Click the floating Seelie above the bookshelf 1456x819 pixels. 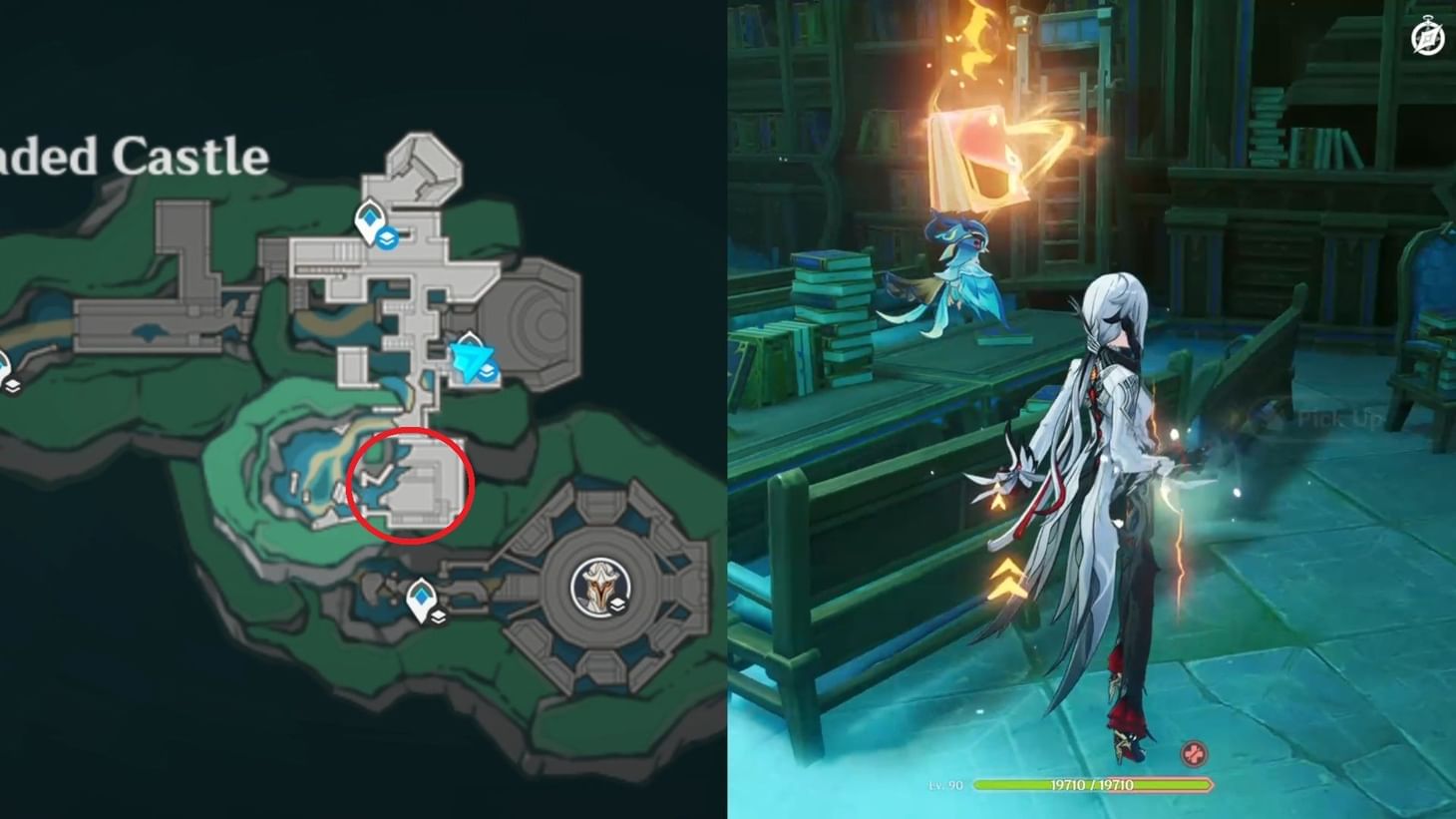pyautogui.click(x=955, y=267)
